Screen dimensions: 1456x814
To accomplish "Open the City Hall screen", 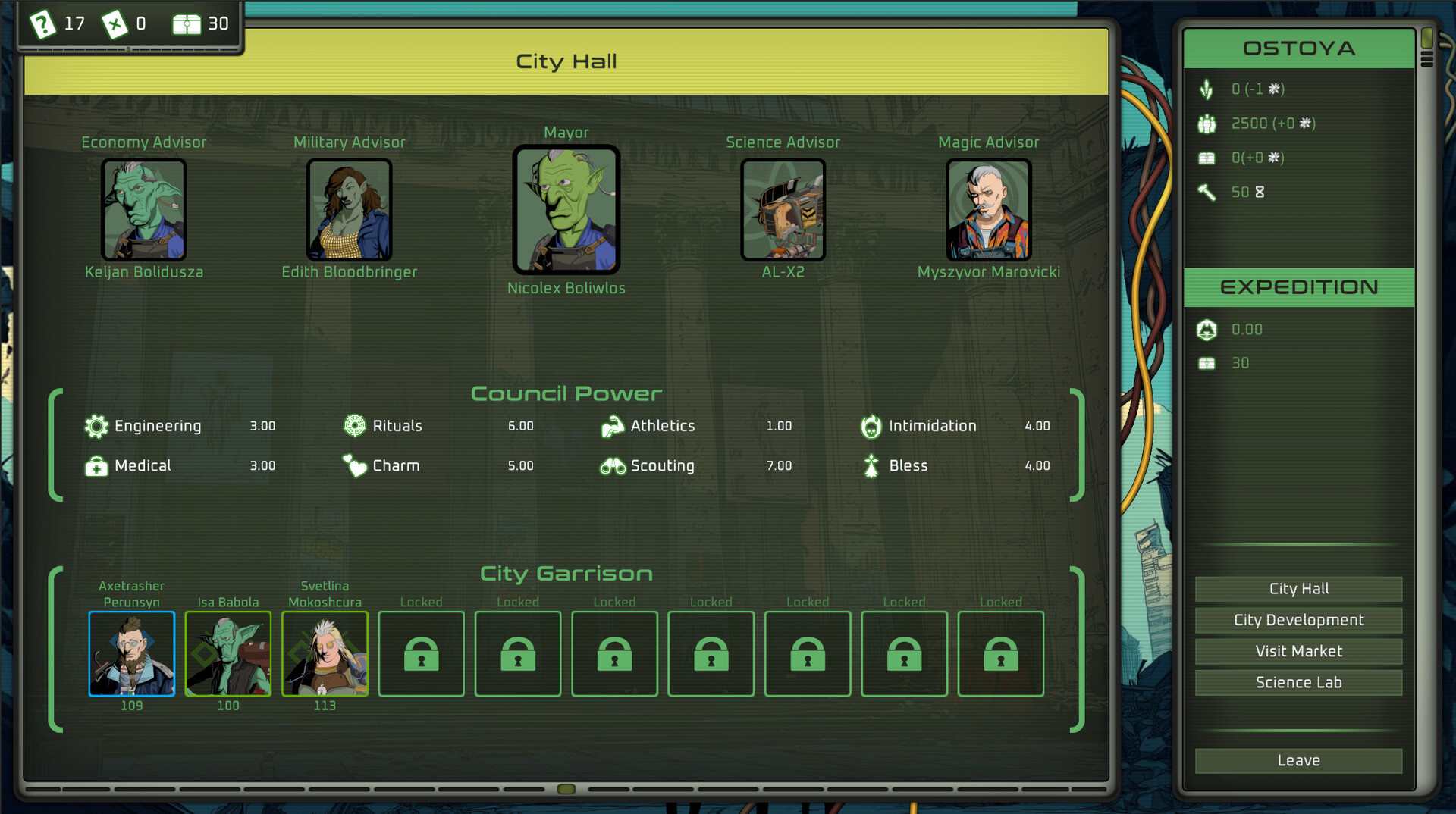I will pos(1298,588).
